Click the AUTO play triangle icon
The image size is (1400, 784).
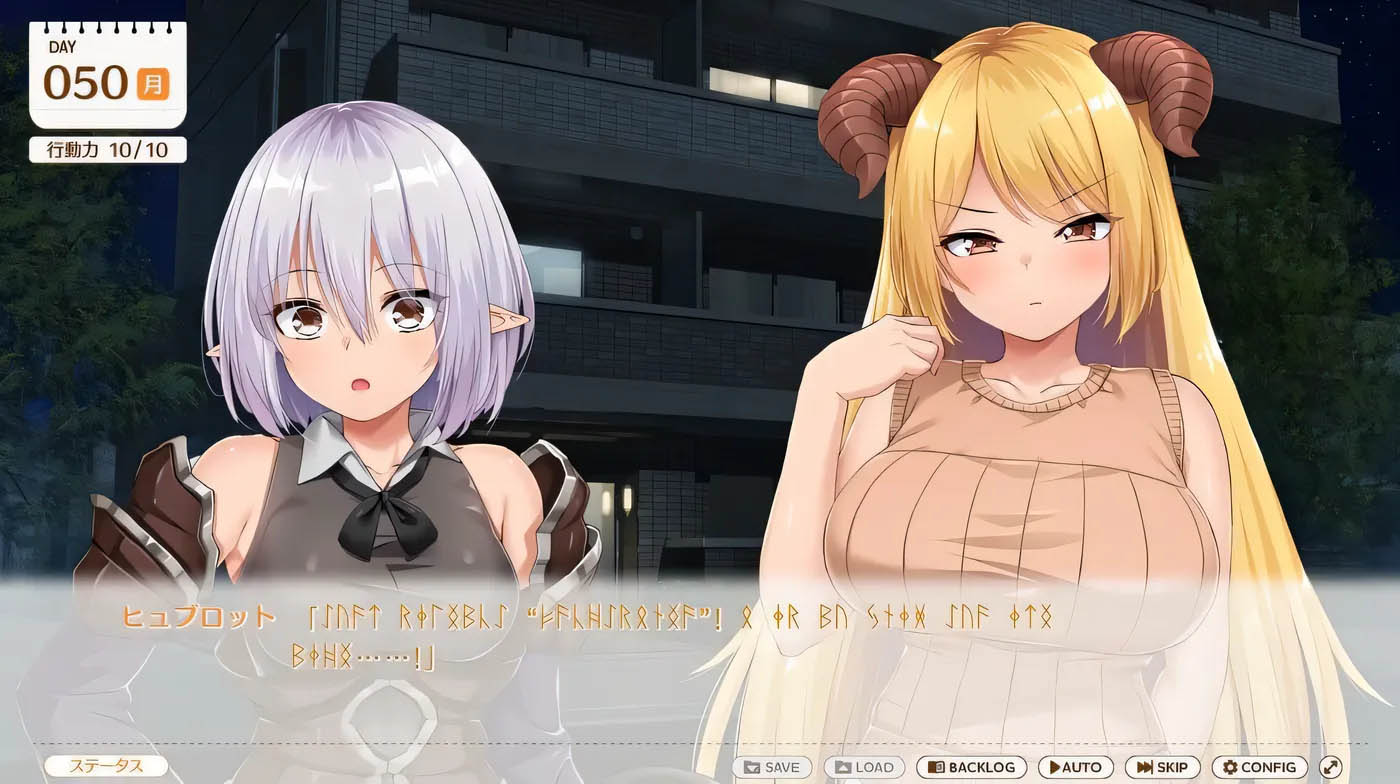pos(1055,767)
